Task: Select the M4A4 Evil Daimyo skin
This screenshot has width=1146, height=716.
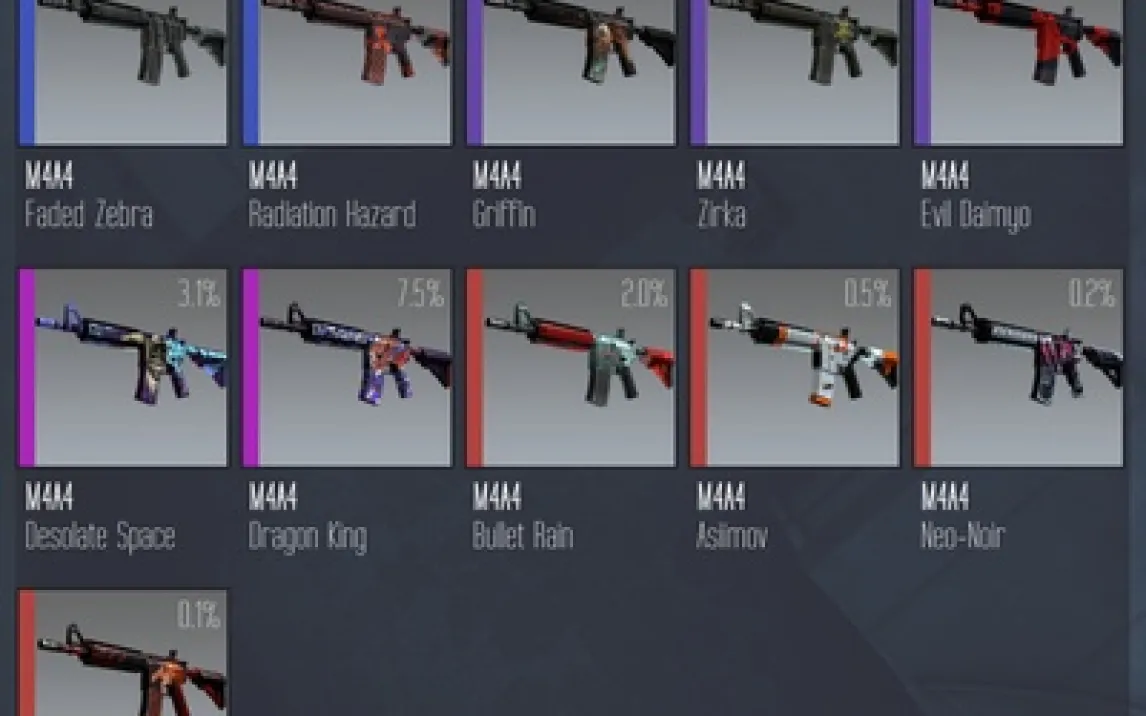Action: point(1018,70)
